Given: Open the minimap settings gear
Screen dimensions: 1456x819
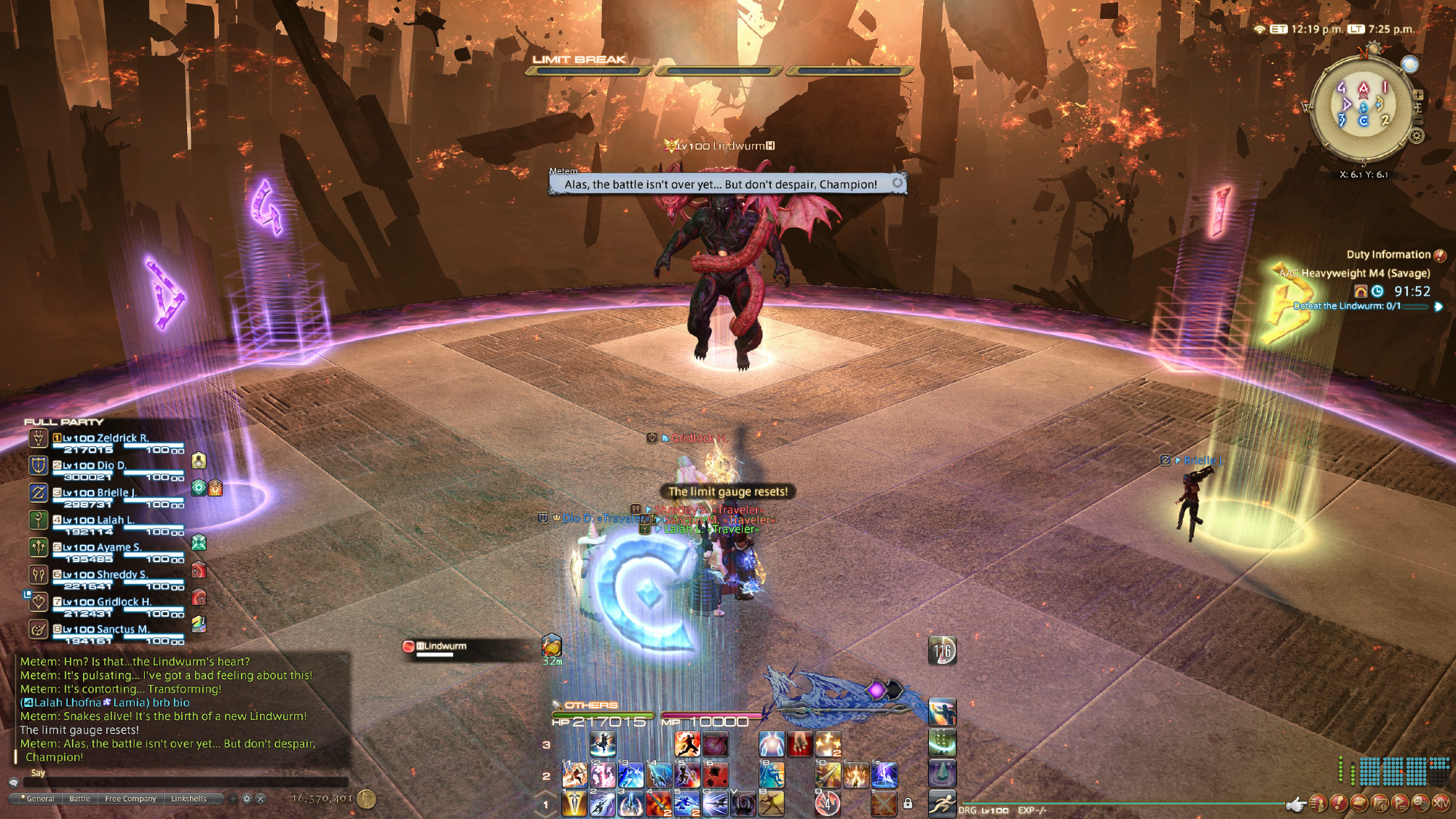Looking at the screenshot, I should point(1417,135).
